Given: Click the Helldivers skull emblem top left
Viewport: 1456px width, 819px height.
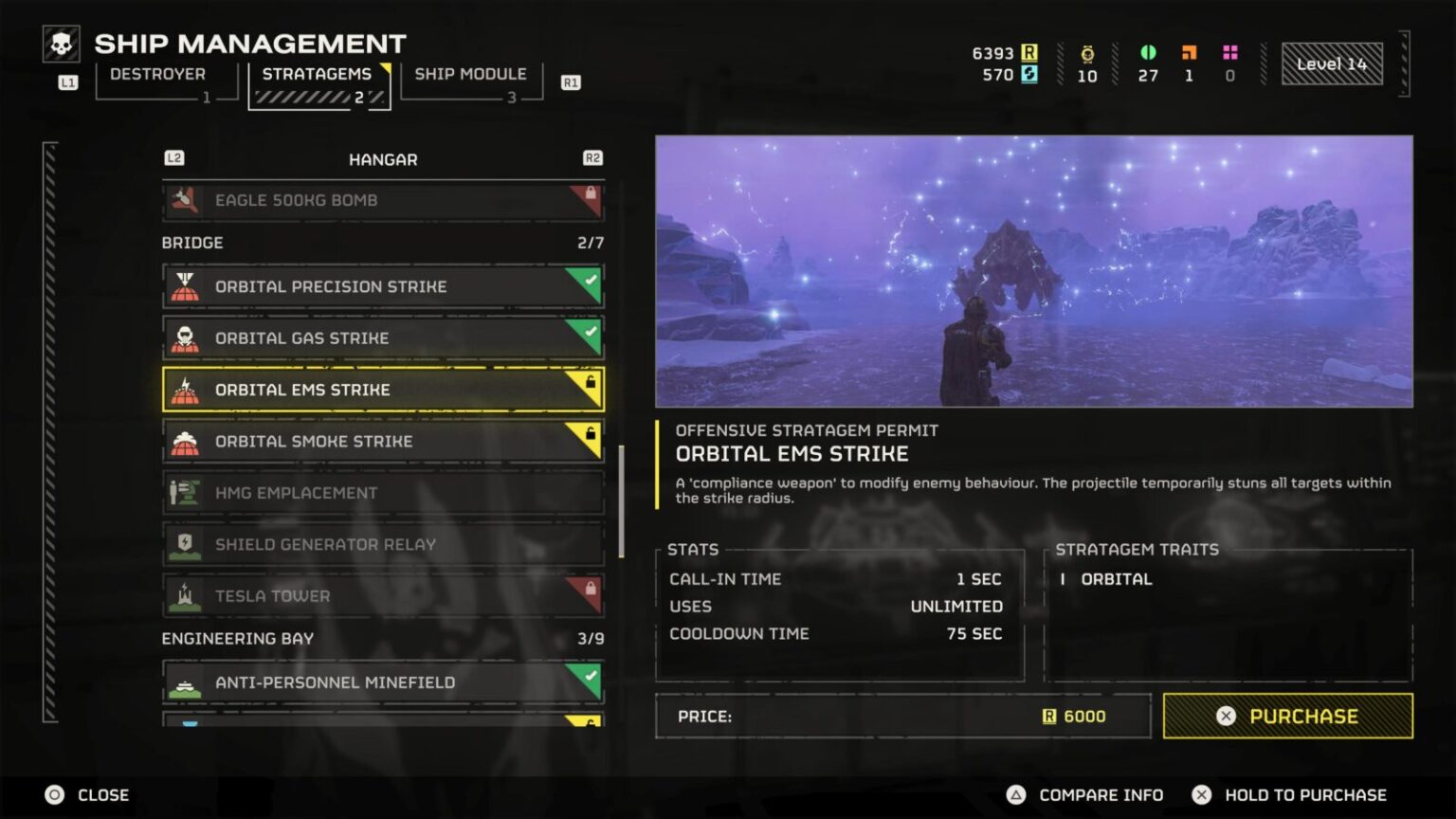Looking at the screenshot, I should pos(59,42).
